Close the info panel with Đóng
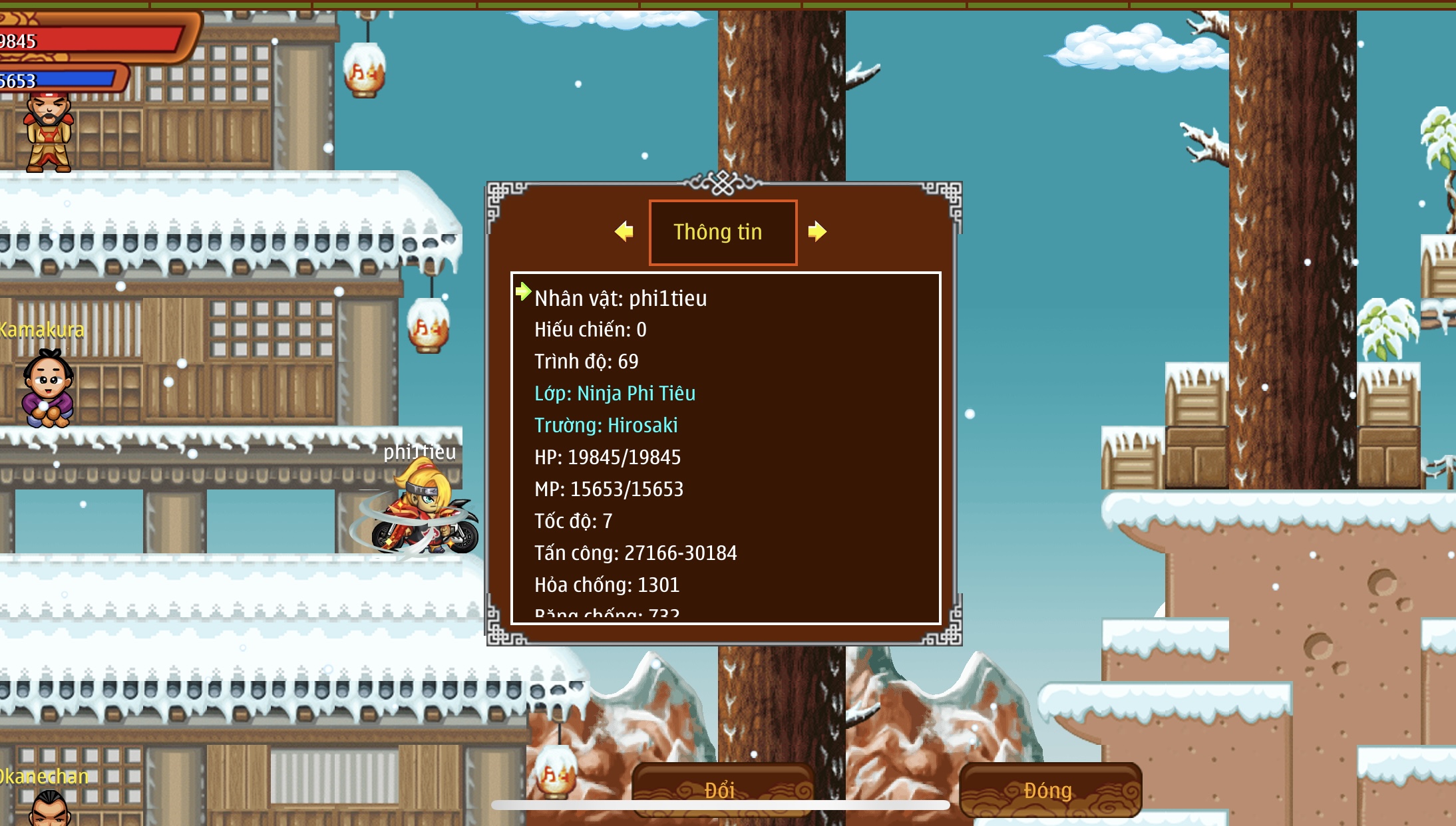The width and height of the screenshot is (1456, 826). point(1049,789)
